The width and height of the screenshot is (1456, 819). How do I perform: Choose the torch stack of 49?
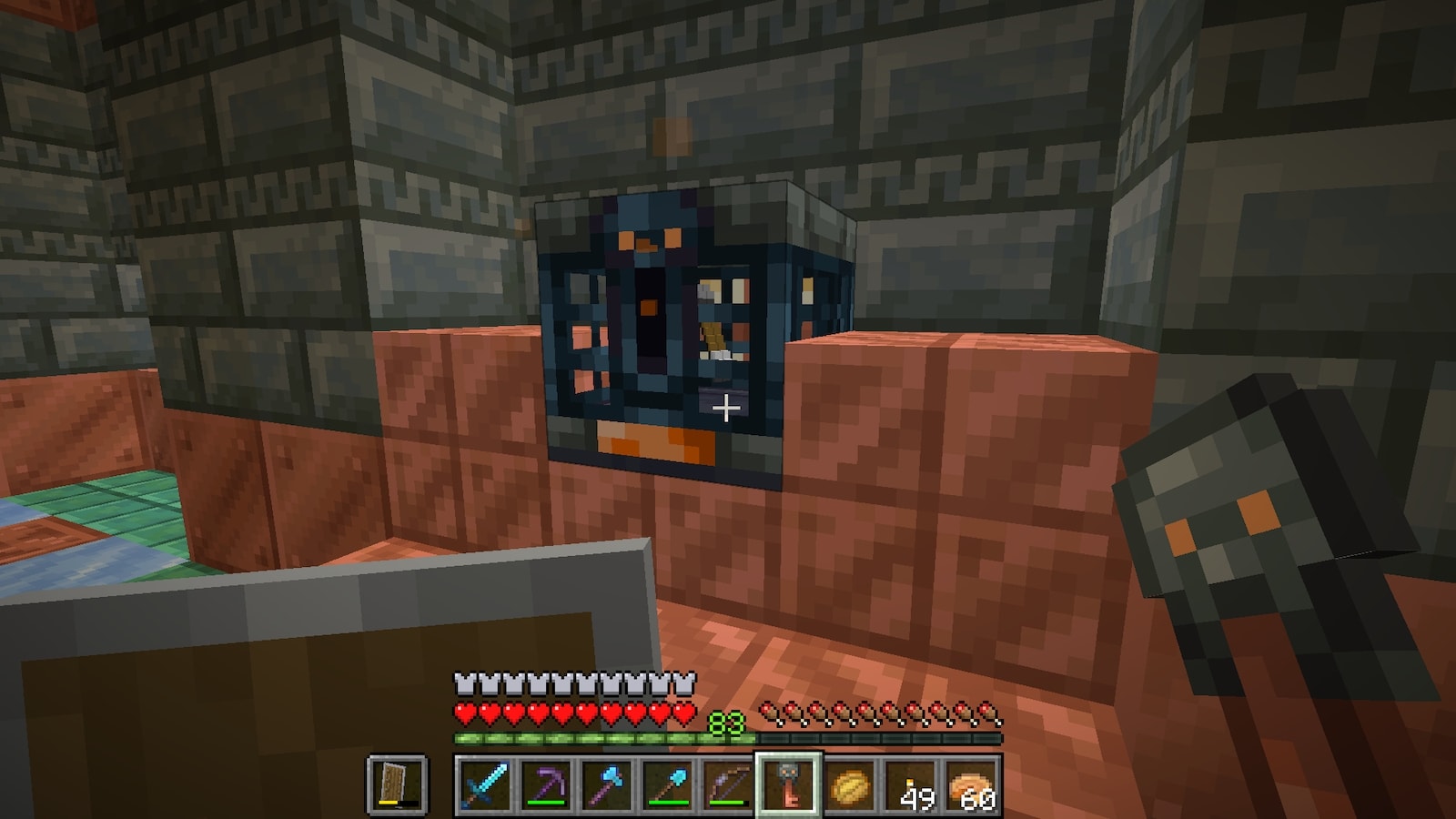point(912,784)
